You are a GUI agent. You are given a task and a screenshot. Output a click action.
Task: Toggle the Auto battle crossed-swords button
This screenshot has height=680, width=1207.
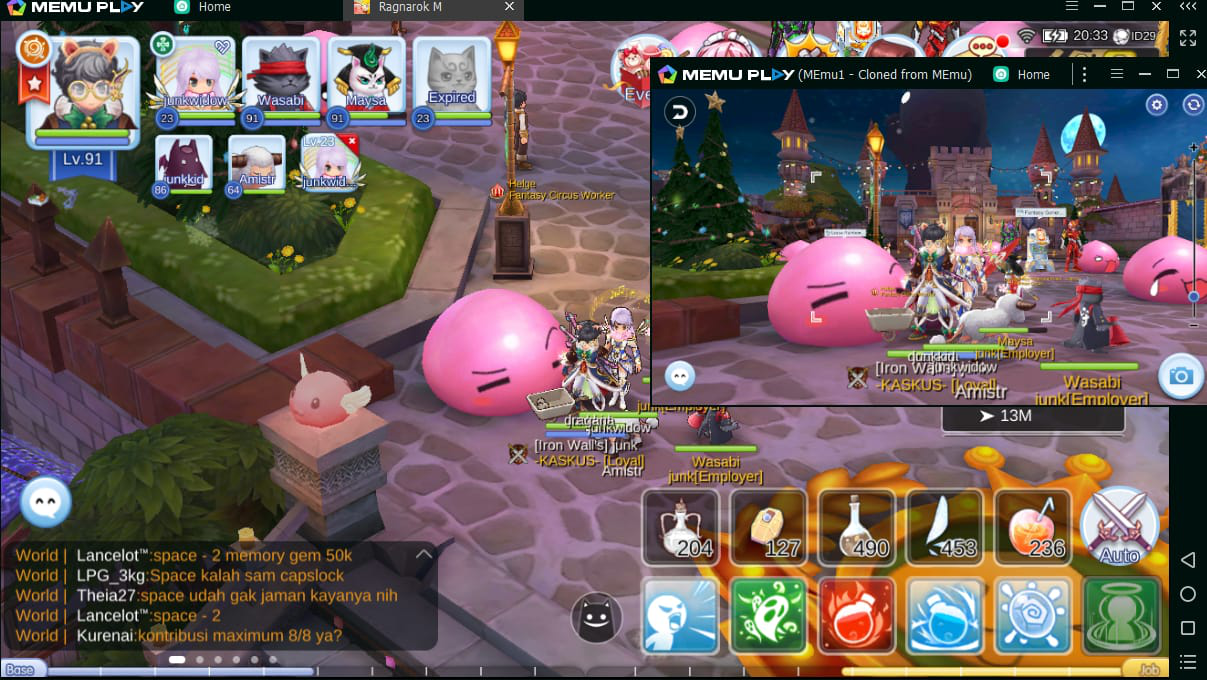click(x=1119, y=527)
